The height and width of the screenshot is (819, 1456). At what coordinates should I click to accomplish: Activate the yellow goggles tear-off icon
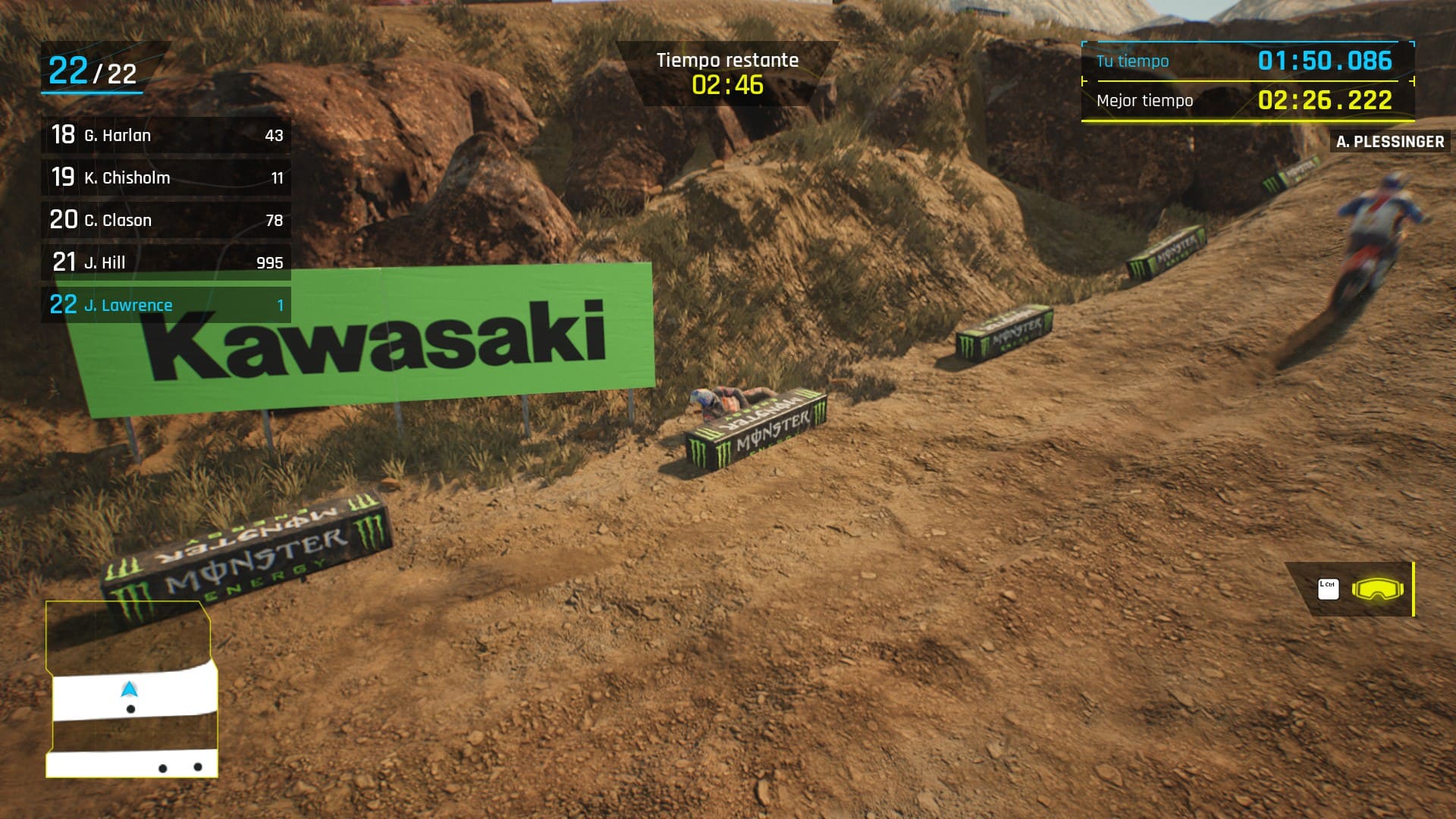[1377, 589]
